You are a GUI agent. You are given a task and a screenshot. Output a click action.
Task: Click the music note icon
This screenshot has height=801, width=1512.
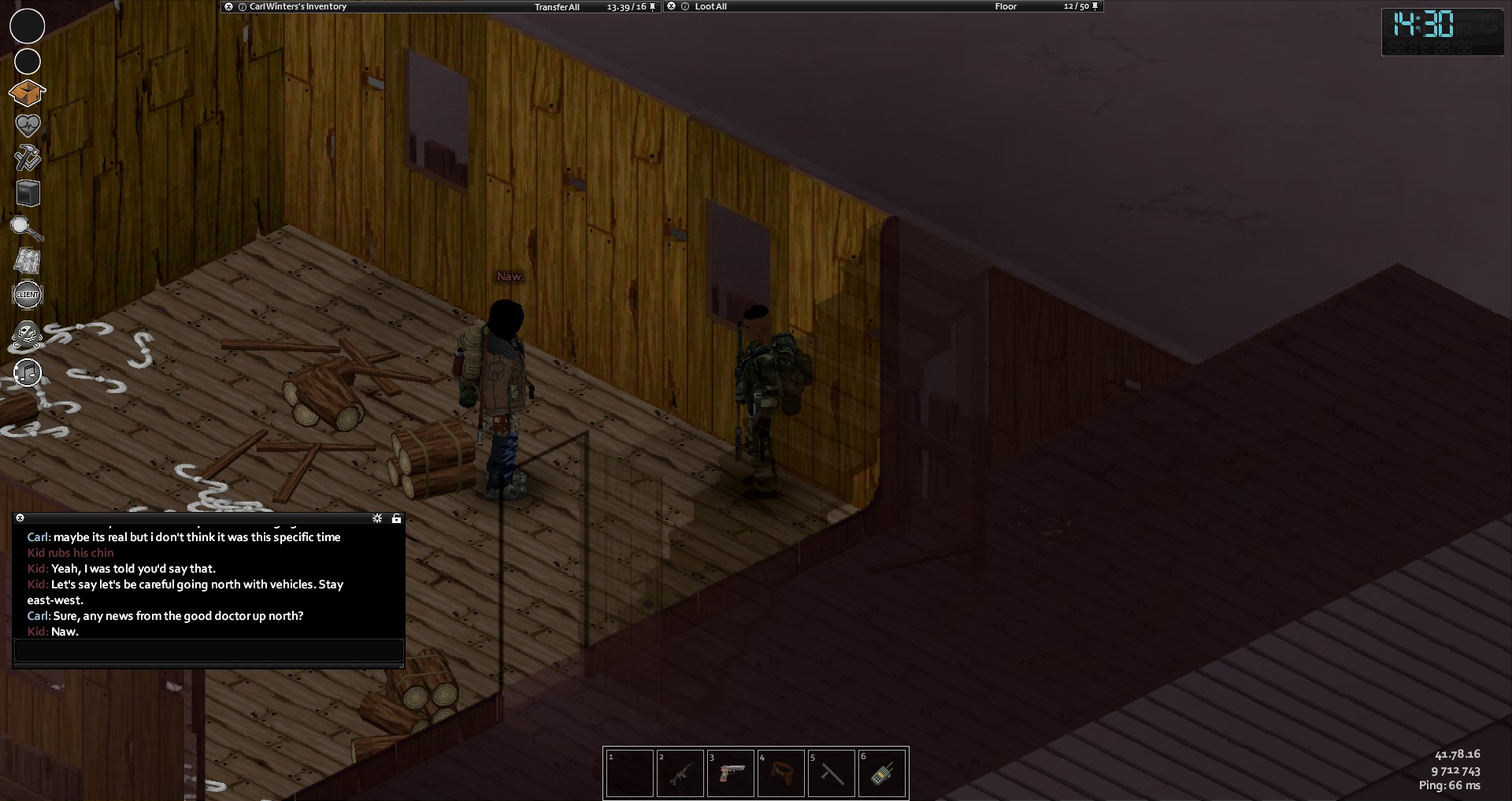28,373
